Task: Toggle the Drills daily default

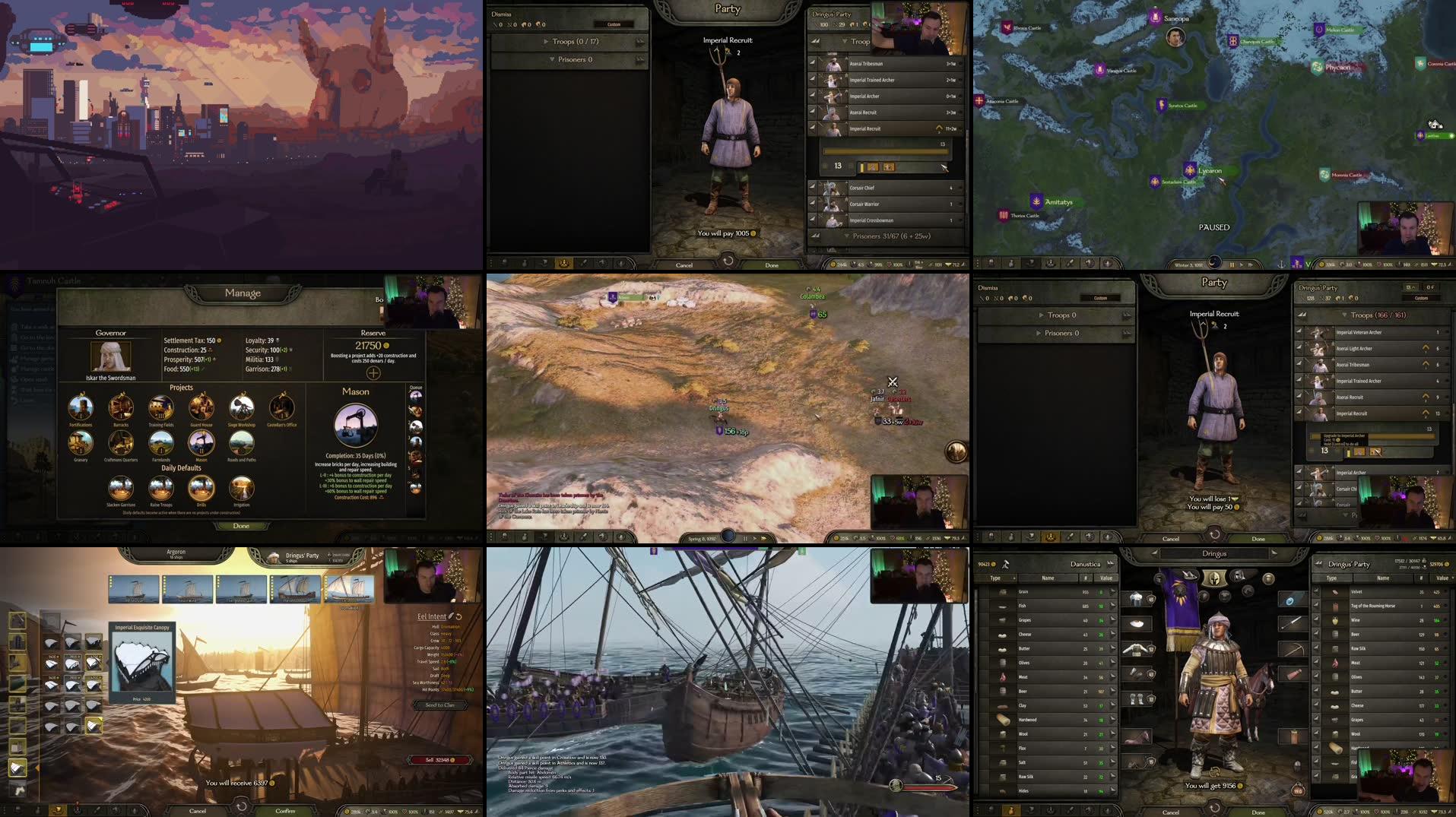Action: [x=201, y=489]
